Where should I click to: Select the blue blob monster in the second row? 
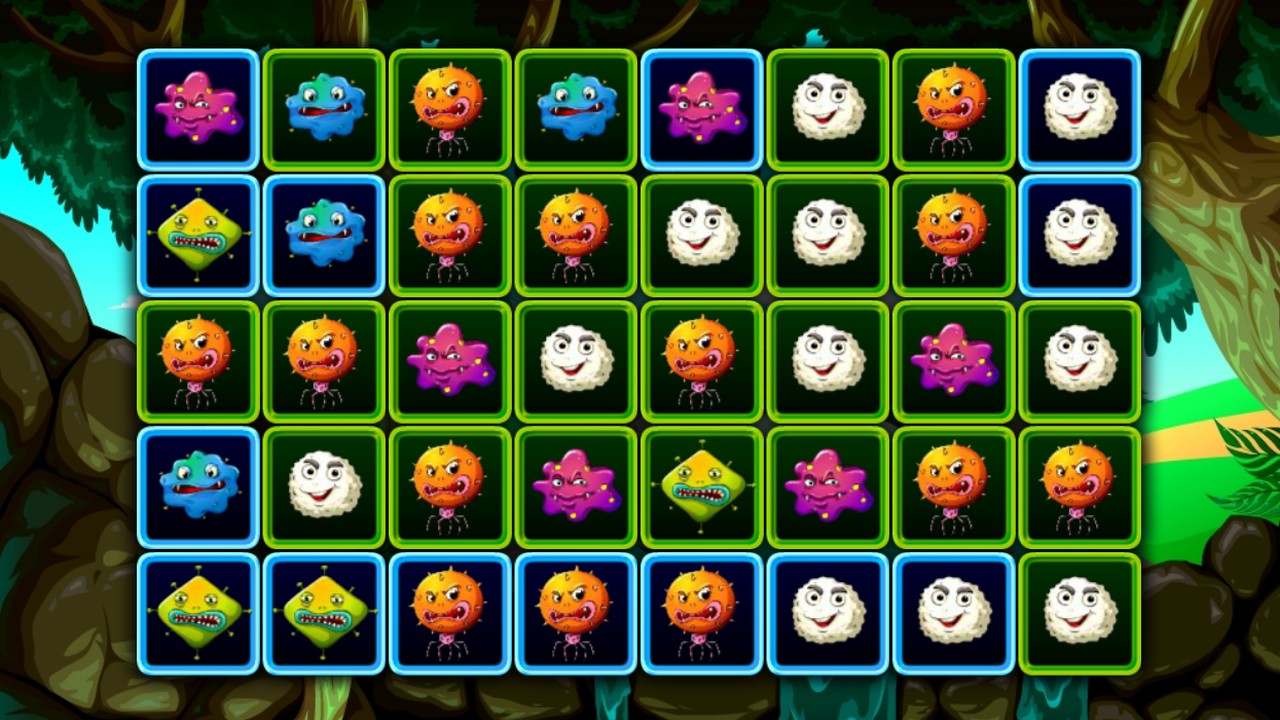click(323, 235)
